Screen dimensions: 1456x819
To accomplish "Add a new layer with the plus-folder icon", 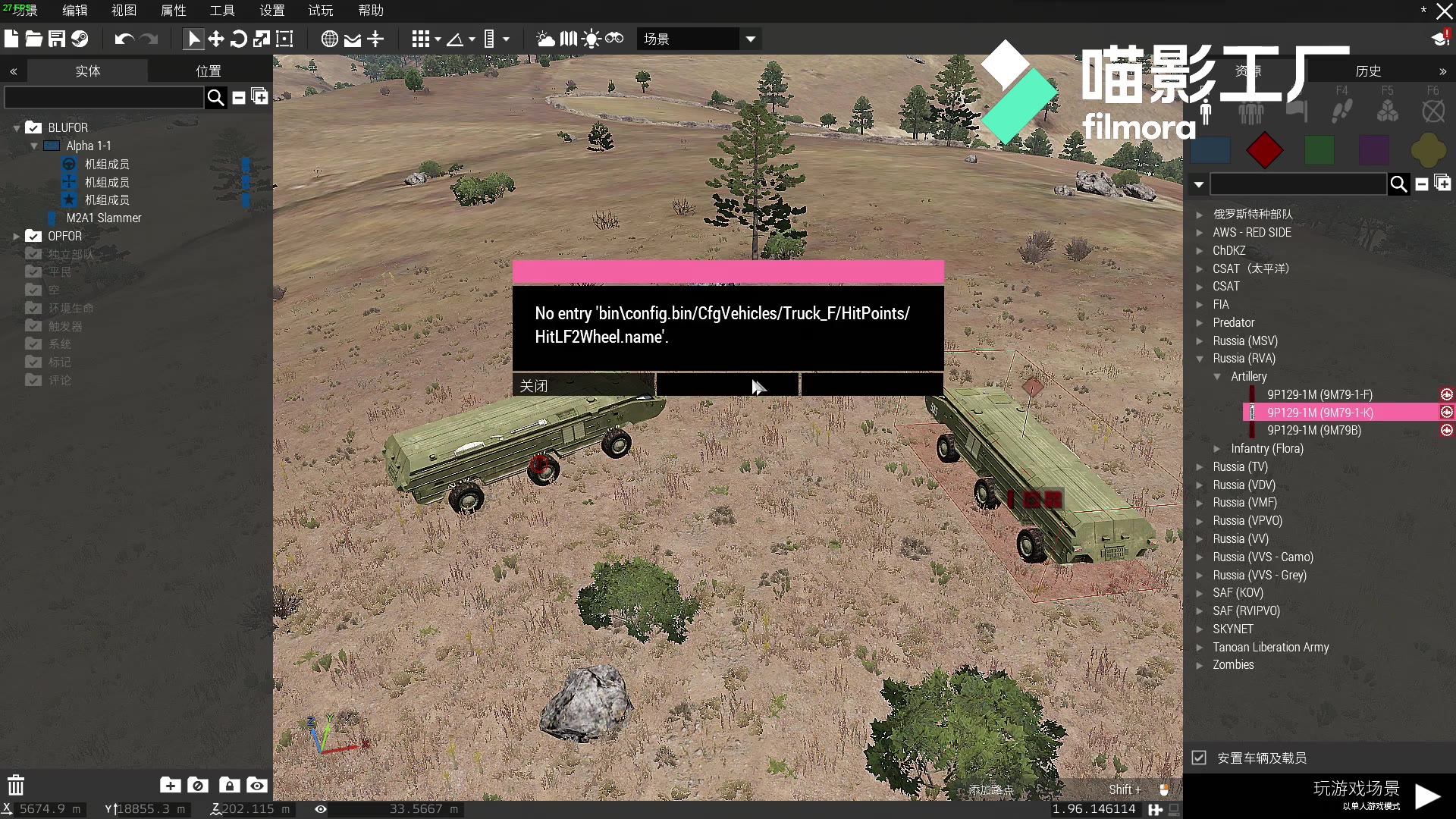I will tap(170, 786).
